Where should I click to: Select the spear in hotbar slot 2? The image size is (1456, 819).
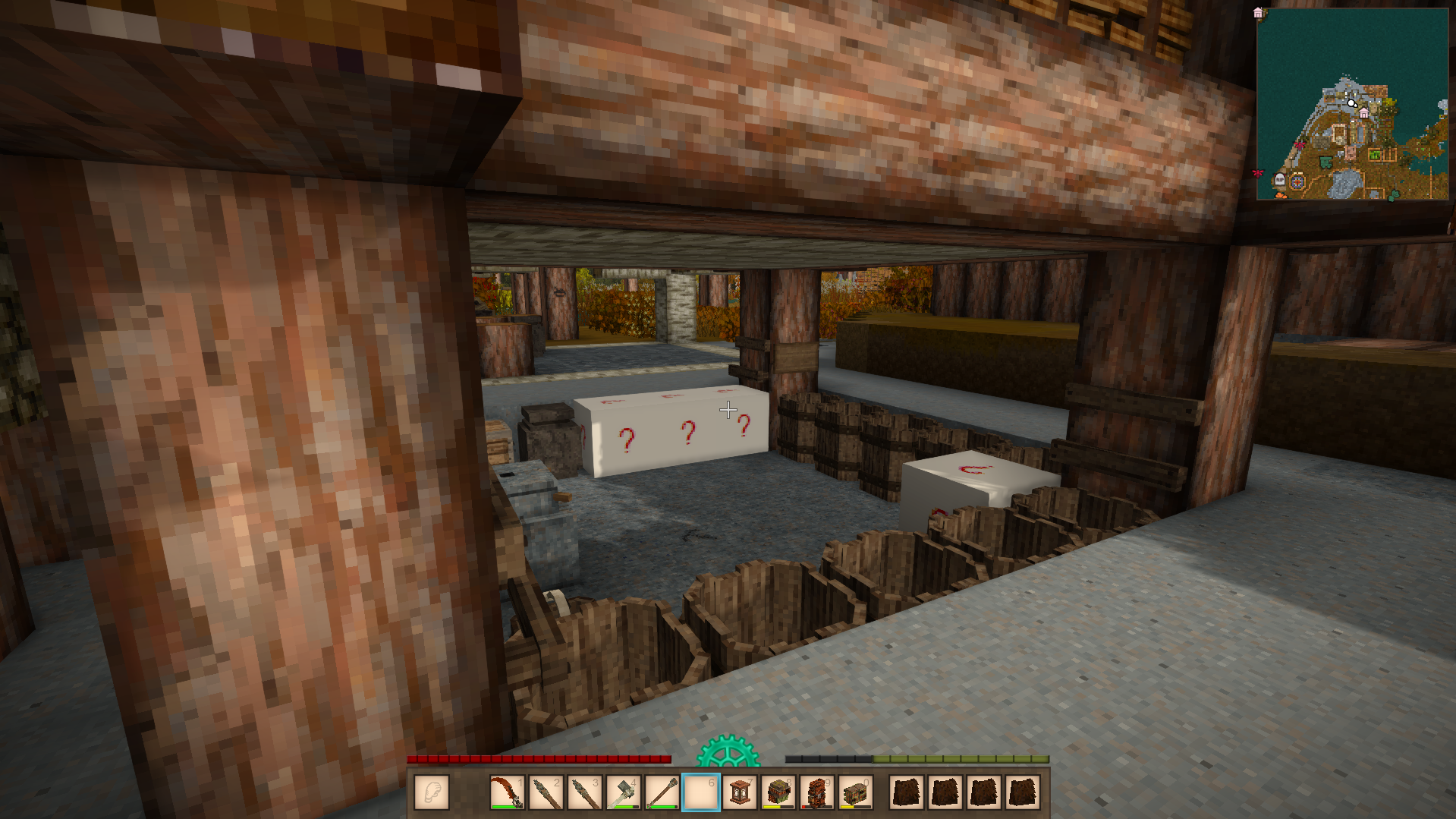(x=546, y=792)
